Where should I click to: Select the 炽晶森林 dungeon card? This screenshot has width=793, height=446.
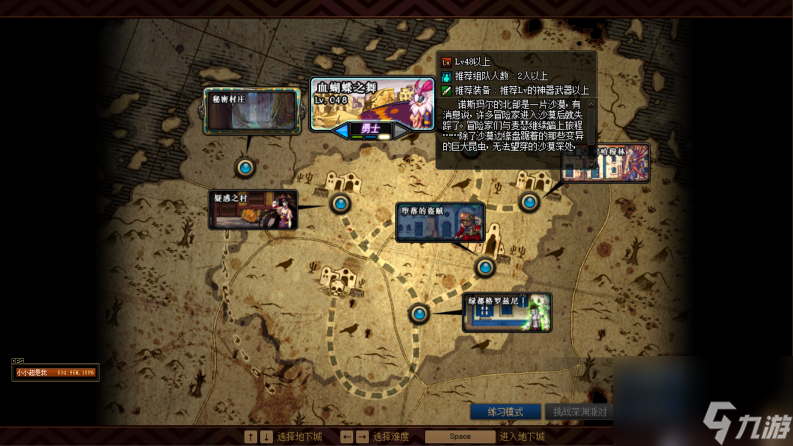pyautogui.click(x=606, y=163)
